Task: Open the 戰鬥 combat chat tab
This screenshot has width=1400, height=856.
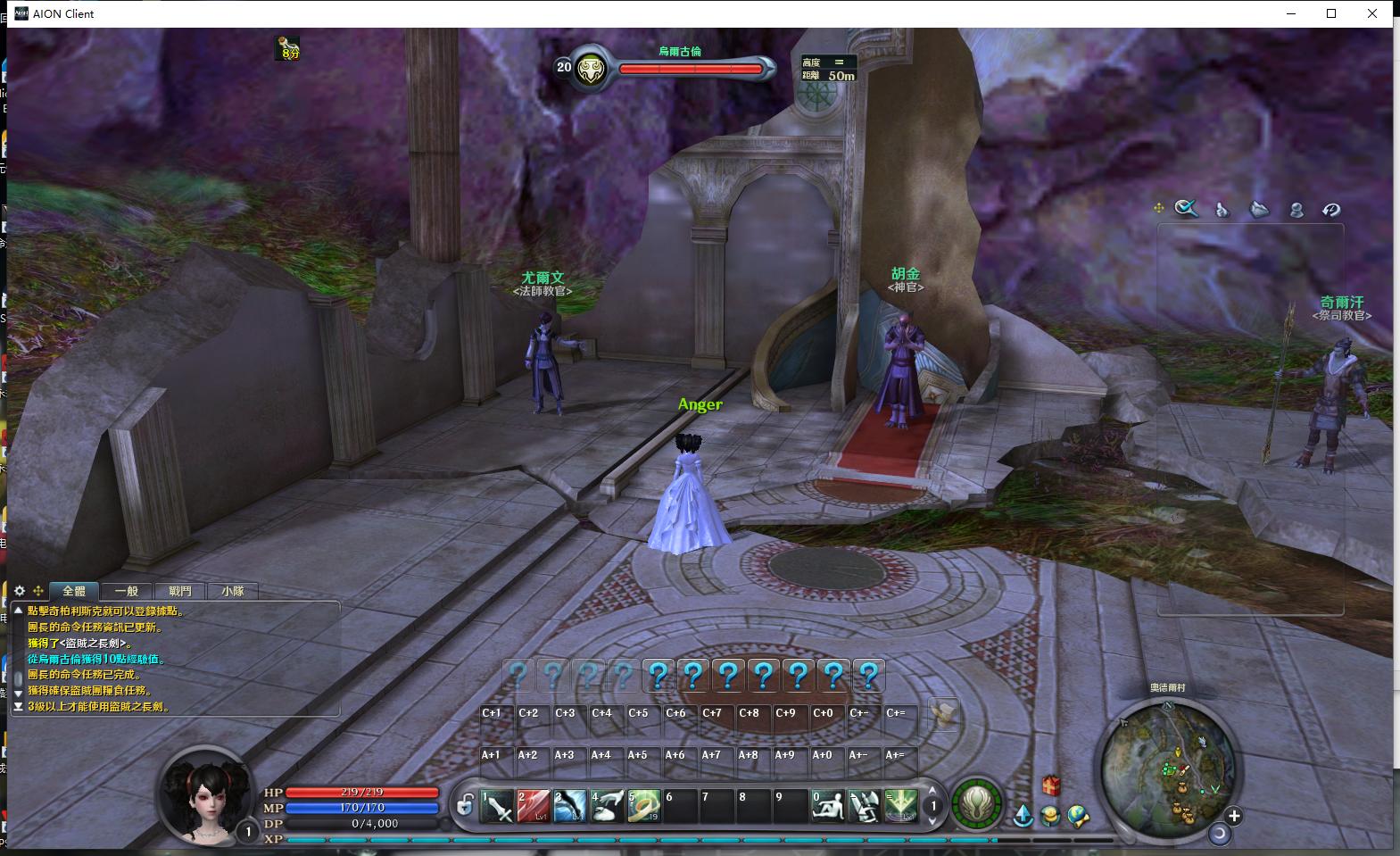Action: pyautogui.click(x=179, y=591)
